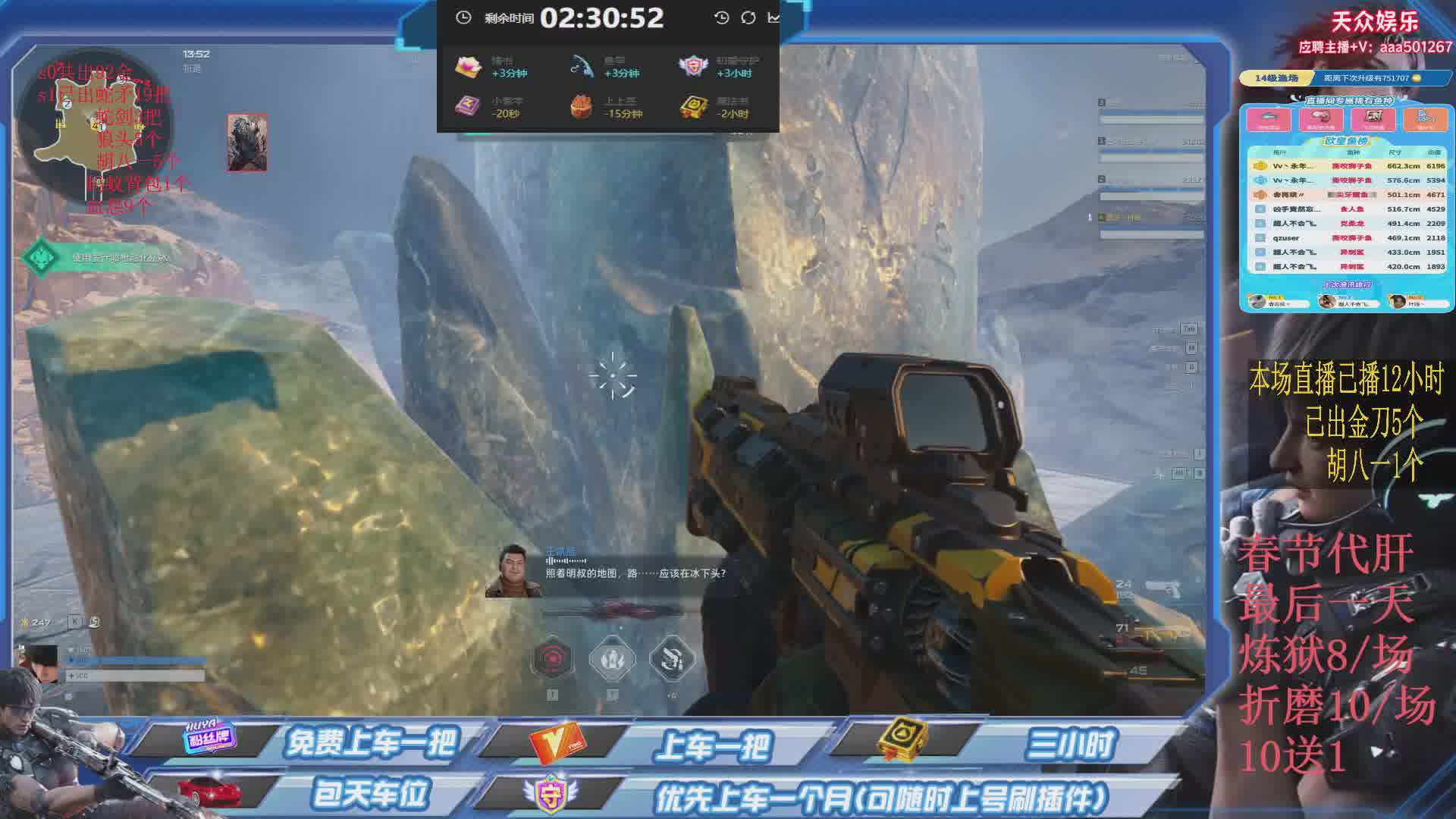Trigger the right-hand hexagon ability icon

point(672,658)
